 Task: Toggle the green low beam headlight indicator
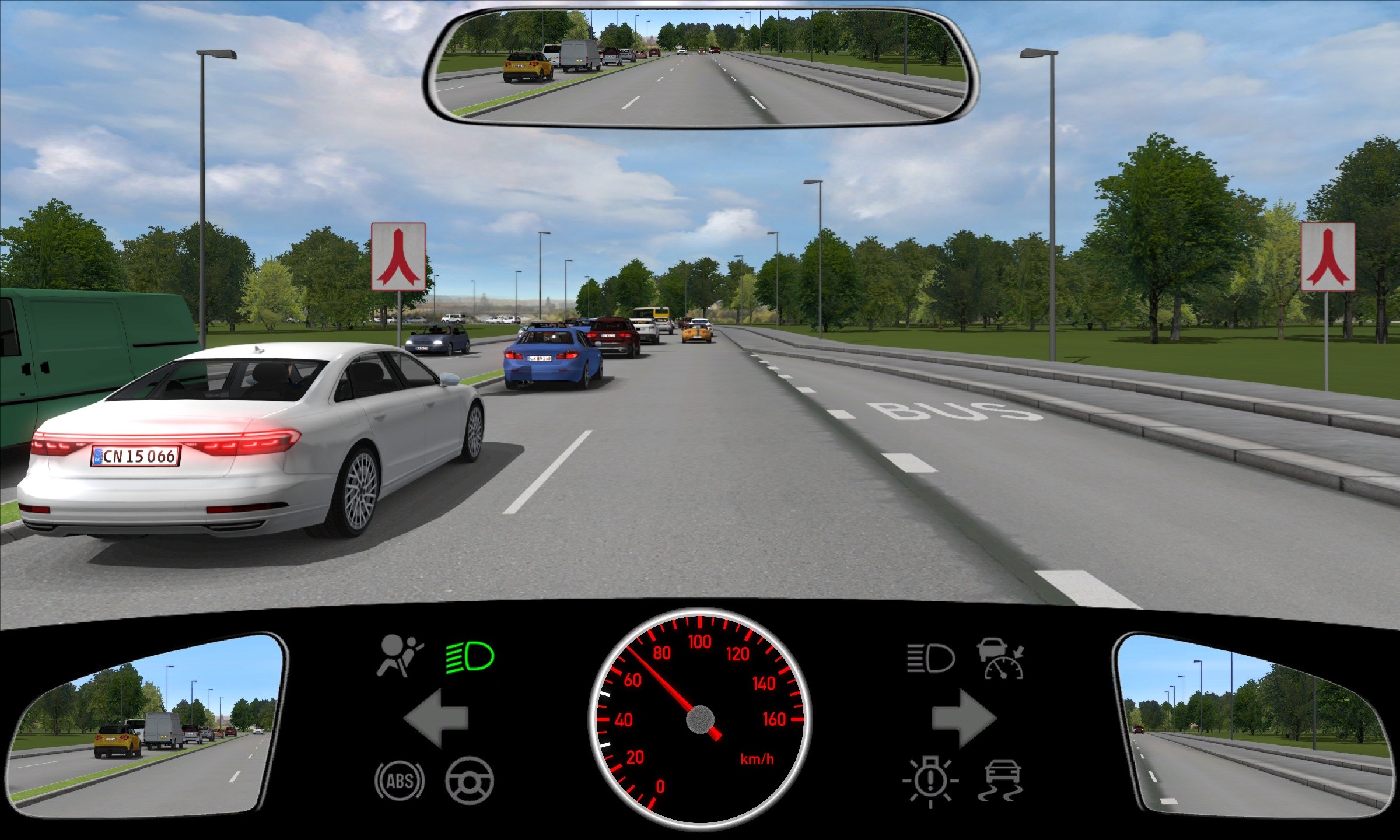click(x=470, y=657)
